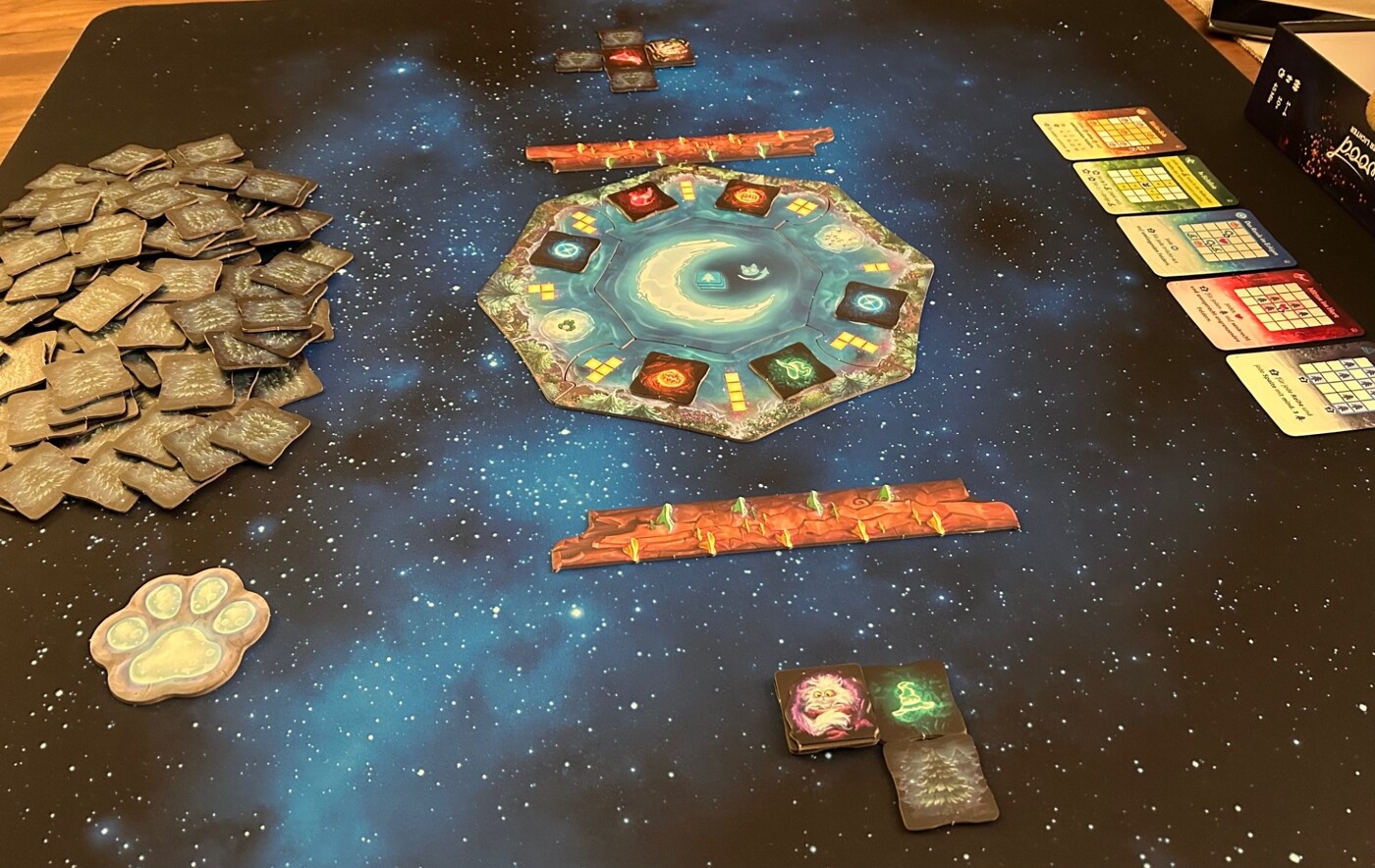The height and width of the screenshot is (868, 1375).
Task: Pick the green swirl tile on the moon board
Action: pos(792,369)
